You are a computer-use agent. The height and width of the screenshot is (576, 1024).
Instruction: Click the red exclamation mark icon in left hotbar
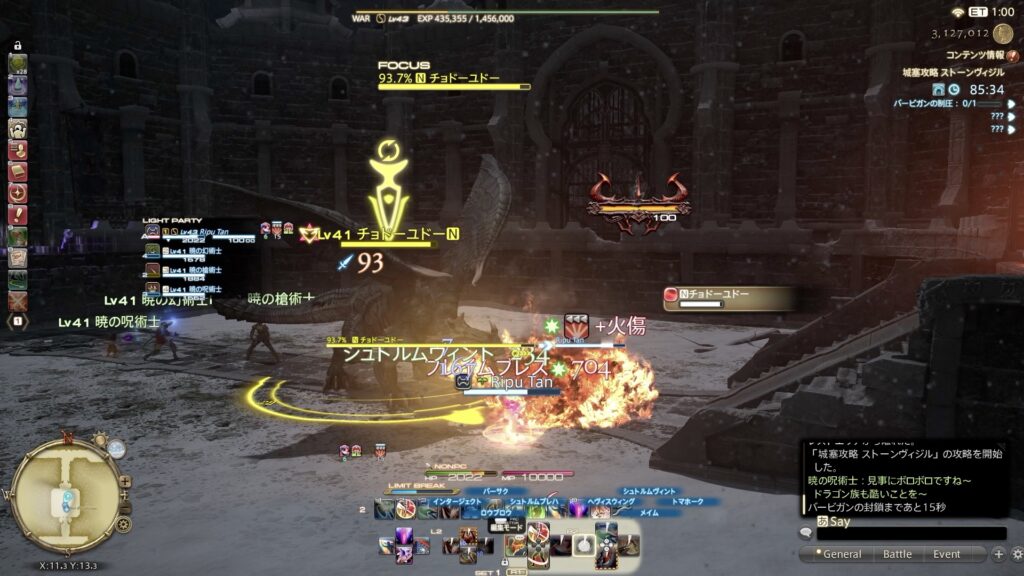(17, 214)
